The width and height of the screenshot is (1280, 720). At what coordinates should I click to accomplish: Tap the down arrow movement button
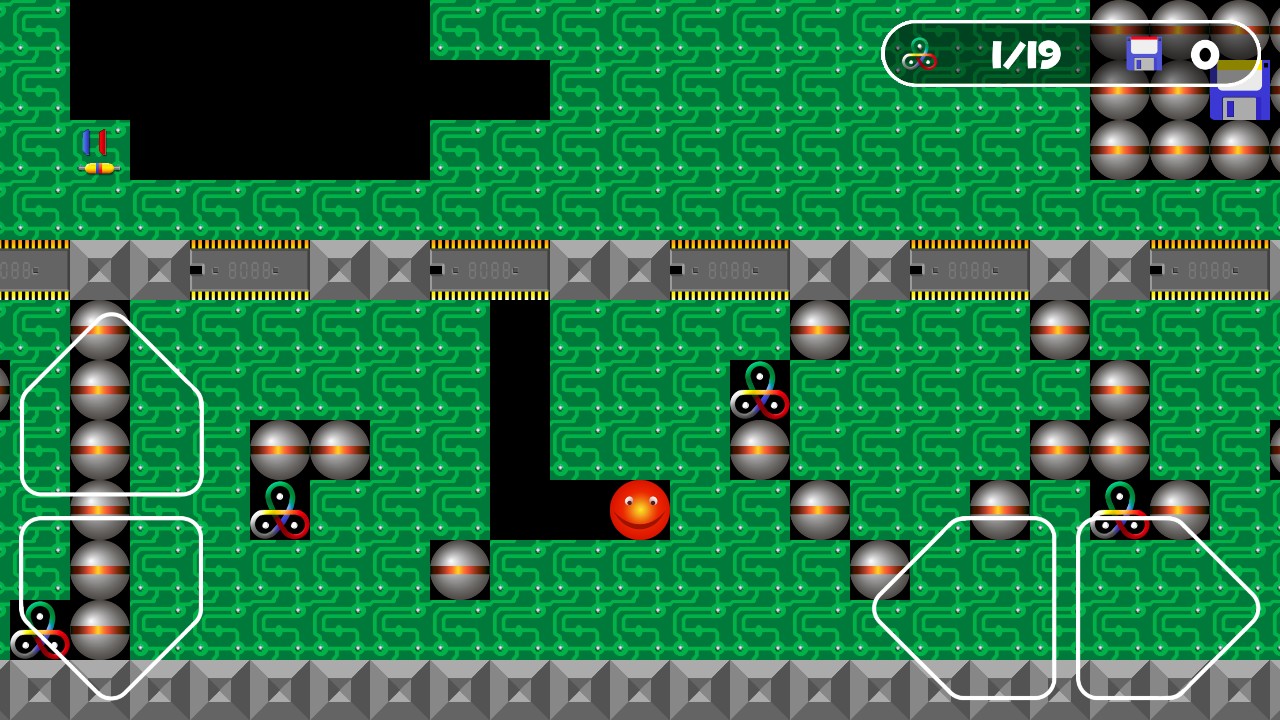click(x=111, y=607)
